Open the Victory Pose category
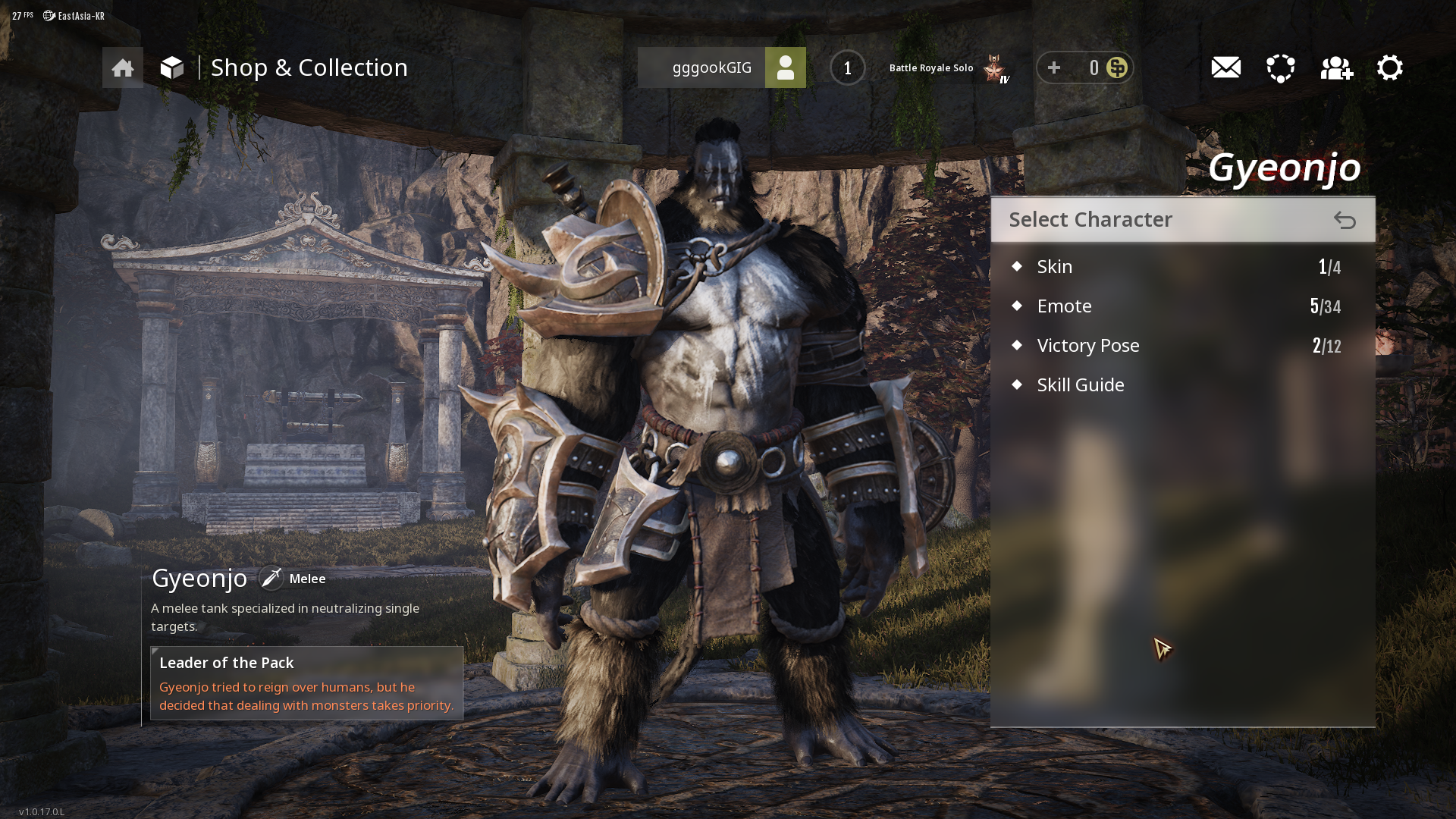Viewport: 1456px width, 819px height. 1088,346
